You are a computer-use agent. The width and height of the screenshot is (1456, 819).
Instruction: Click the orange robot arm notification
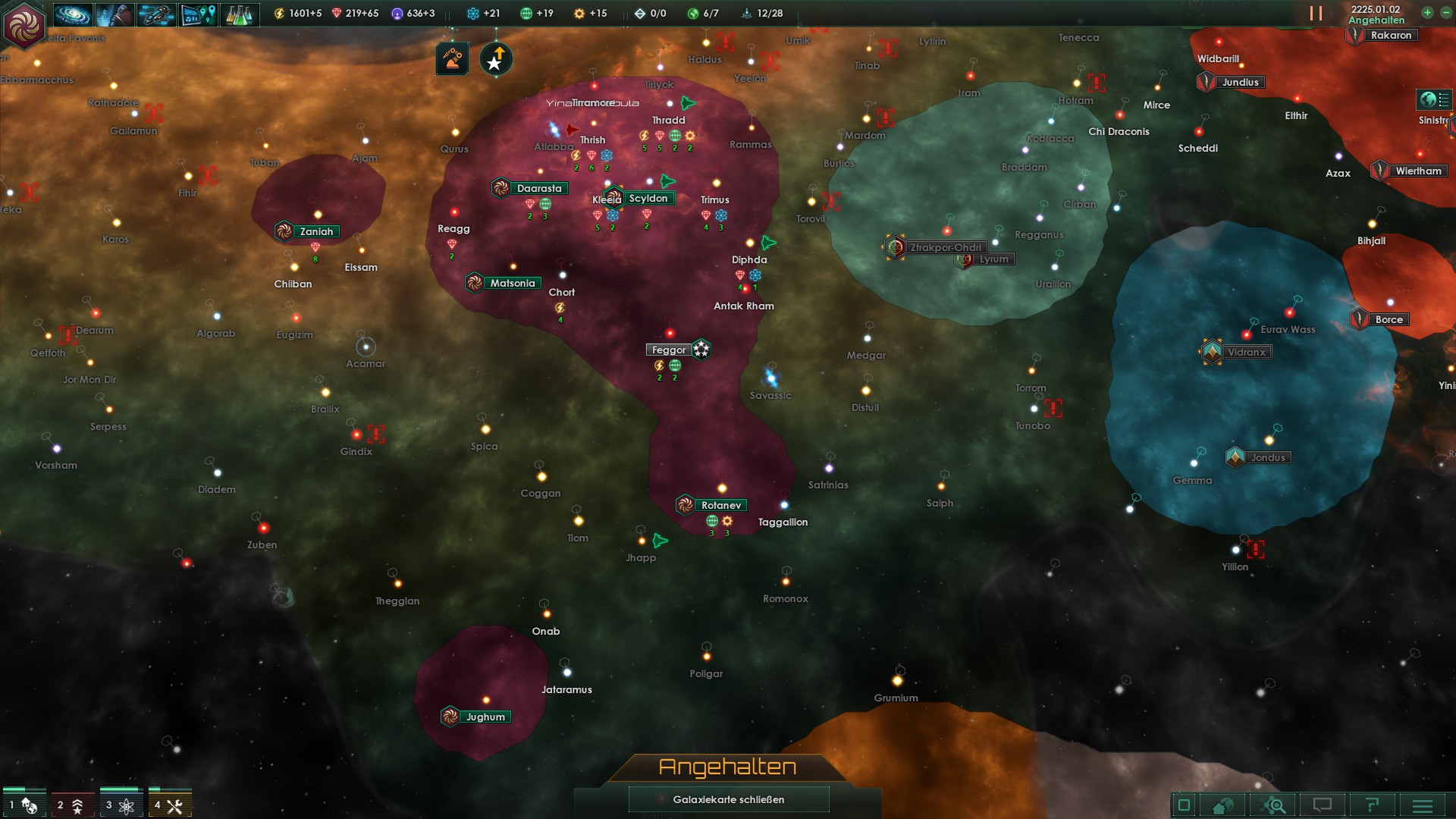[452, 58]
